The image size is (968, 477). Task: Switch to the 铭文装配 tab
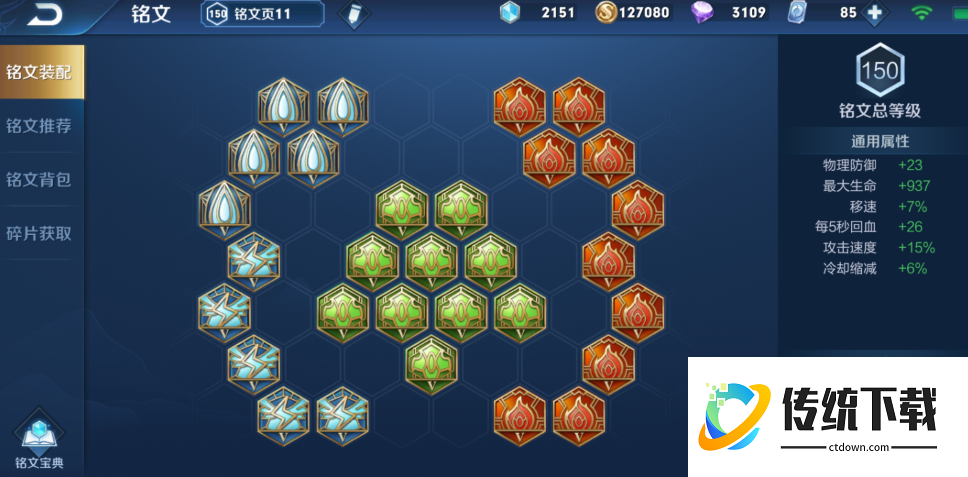(41, 72)
